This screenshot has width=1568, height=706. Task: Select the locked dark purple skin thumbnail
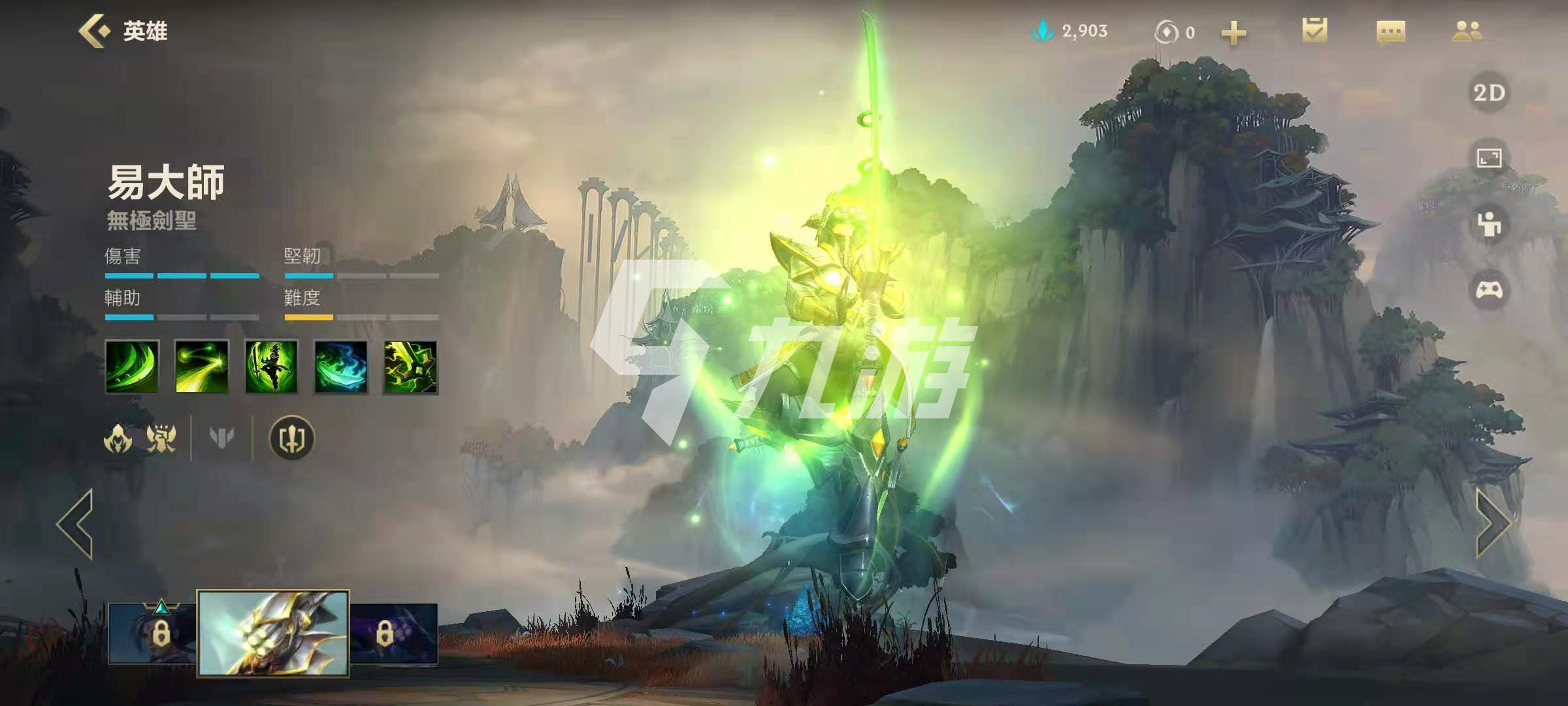point(394,633)
